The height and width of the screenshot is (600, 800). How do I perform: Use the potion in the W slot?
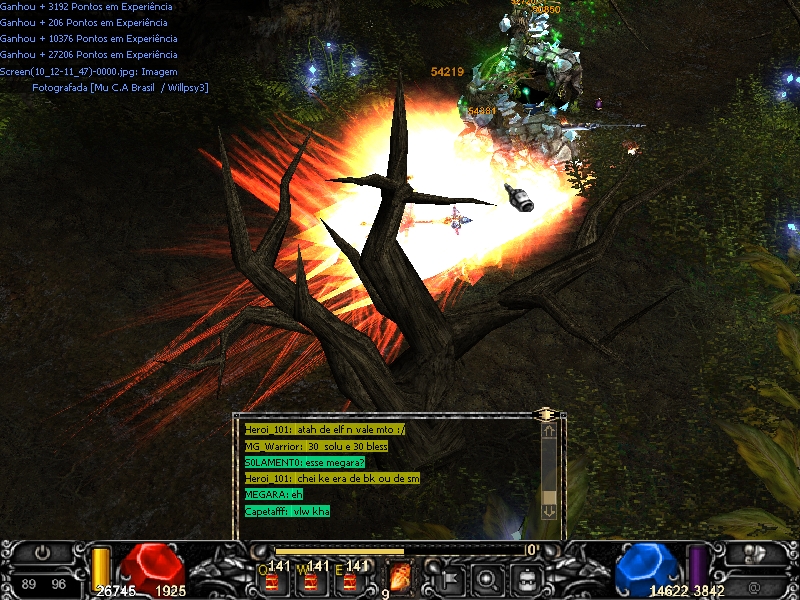(309, 576)
